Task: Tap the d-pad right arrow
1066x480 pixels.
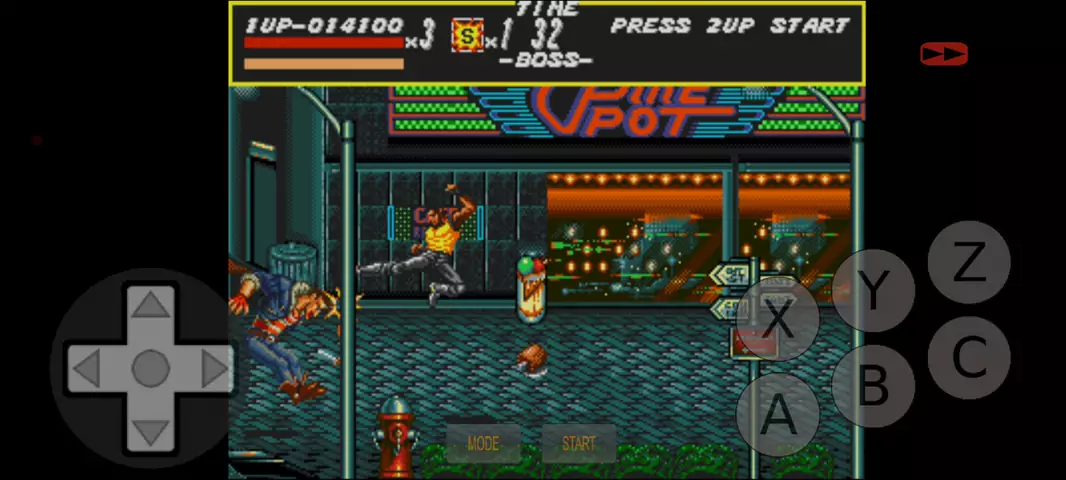Action: pyautogui.click(x=215, y=369)
